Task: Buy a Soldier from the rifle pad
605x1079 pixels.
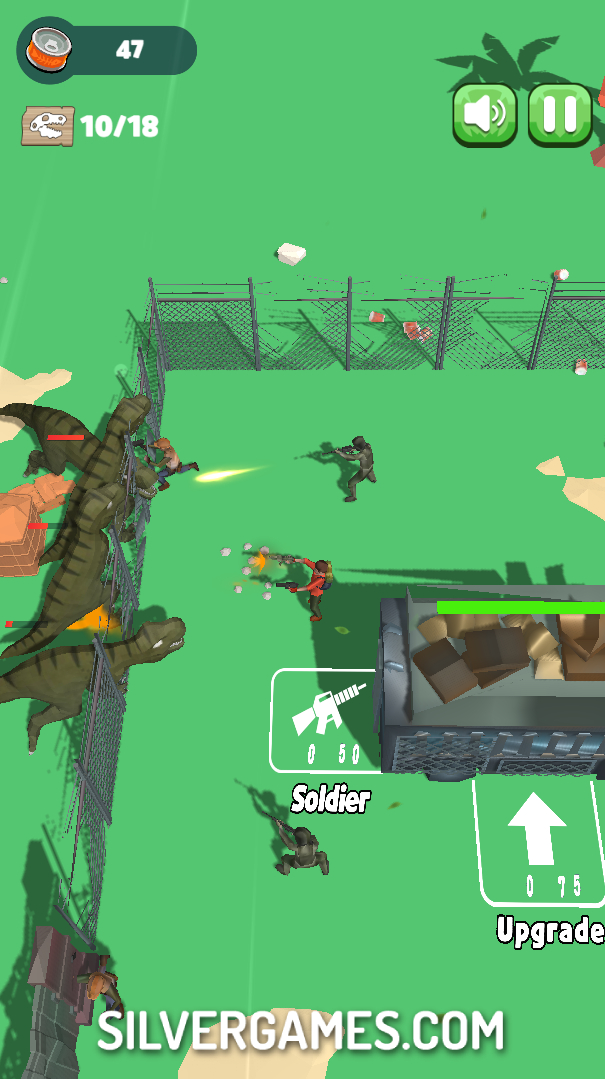Action: (326, 720)
